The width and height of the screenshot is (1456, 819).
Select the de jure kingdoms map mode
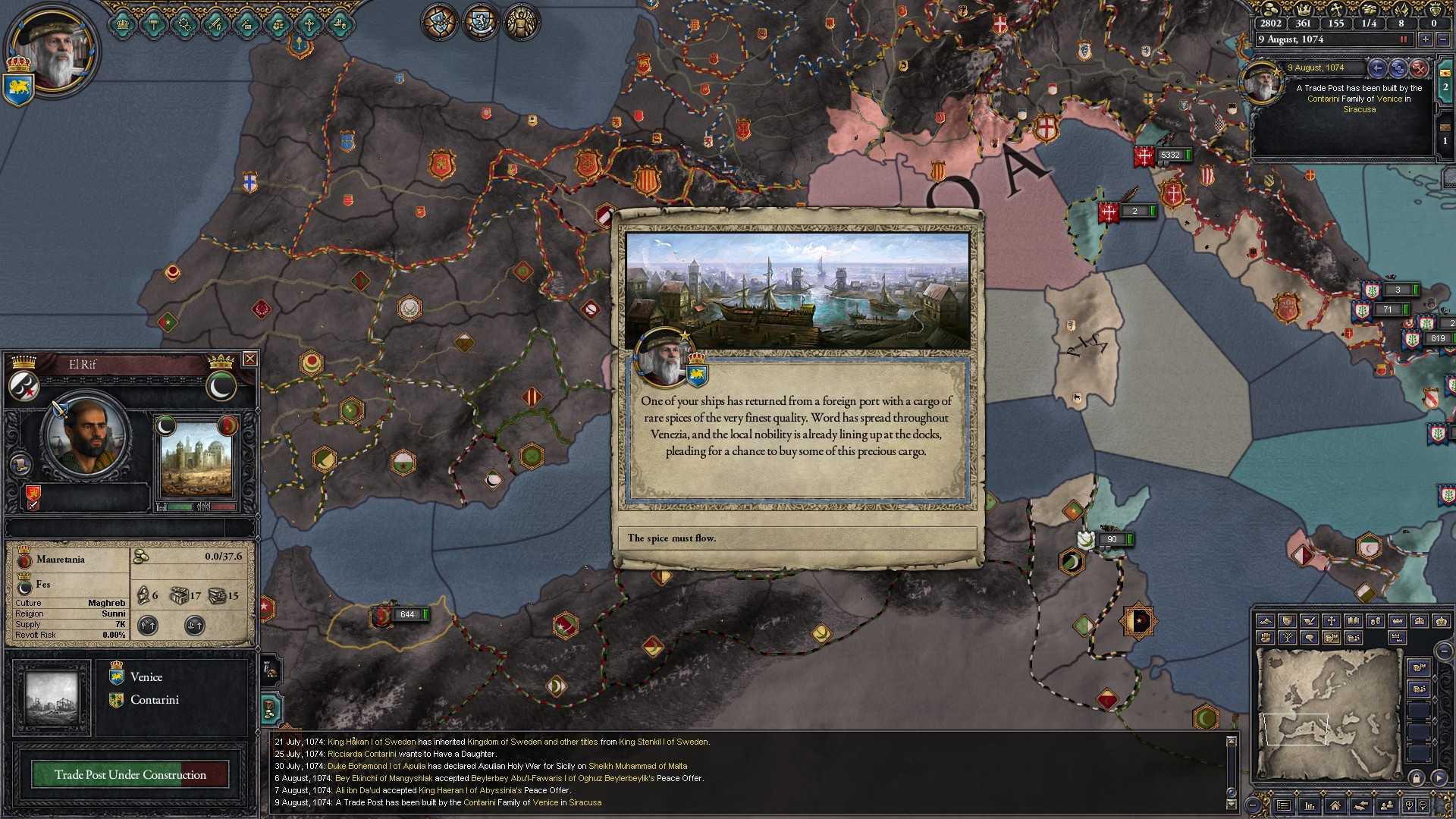tap(1420, 621)
